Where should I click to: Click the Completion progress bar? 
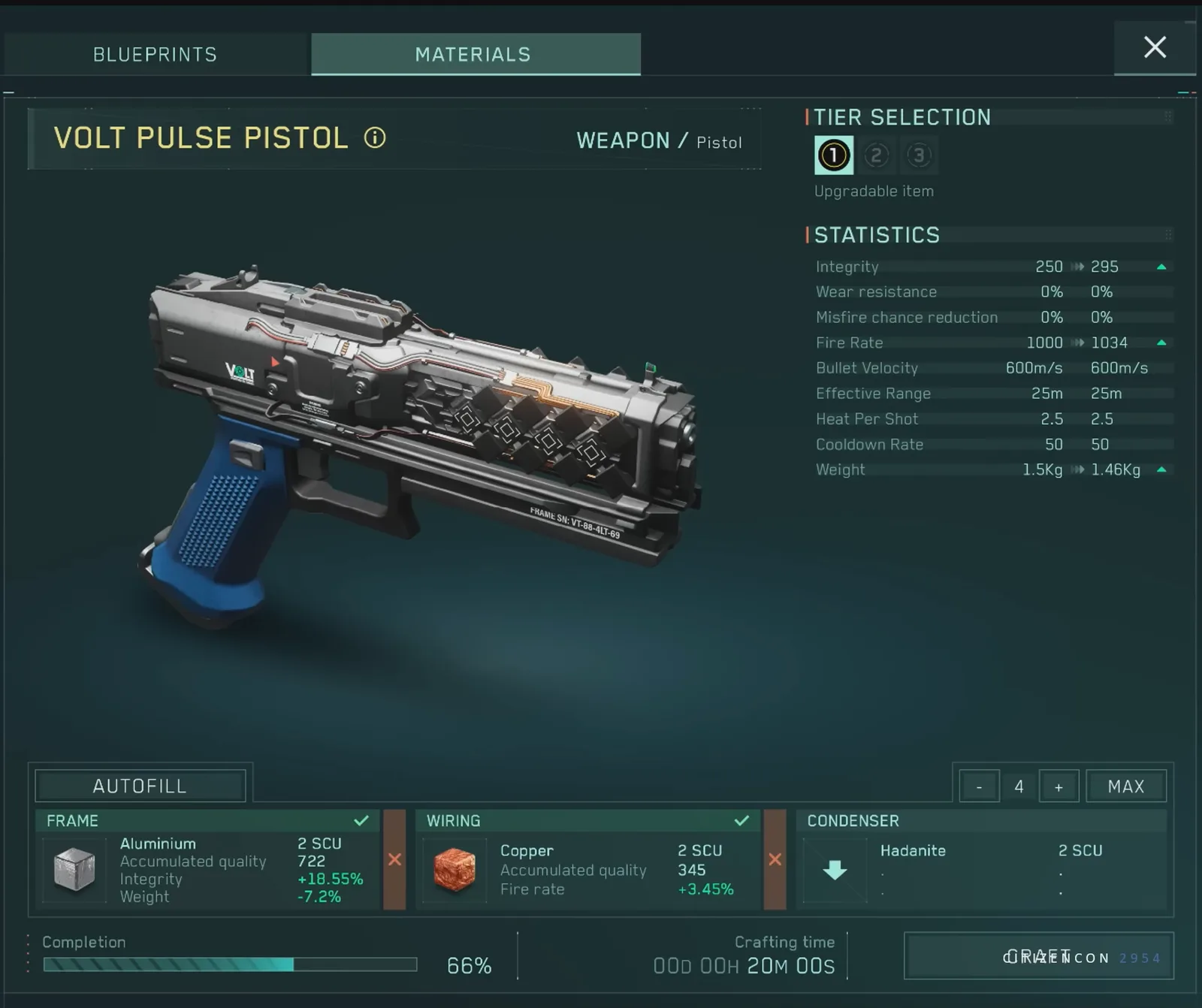pos(230,963)
